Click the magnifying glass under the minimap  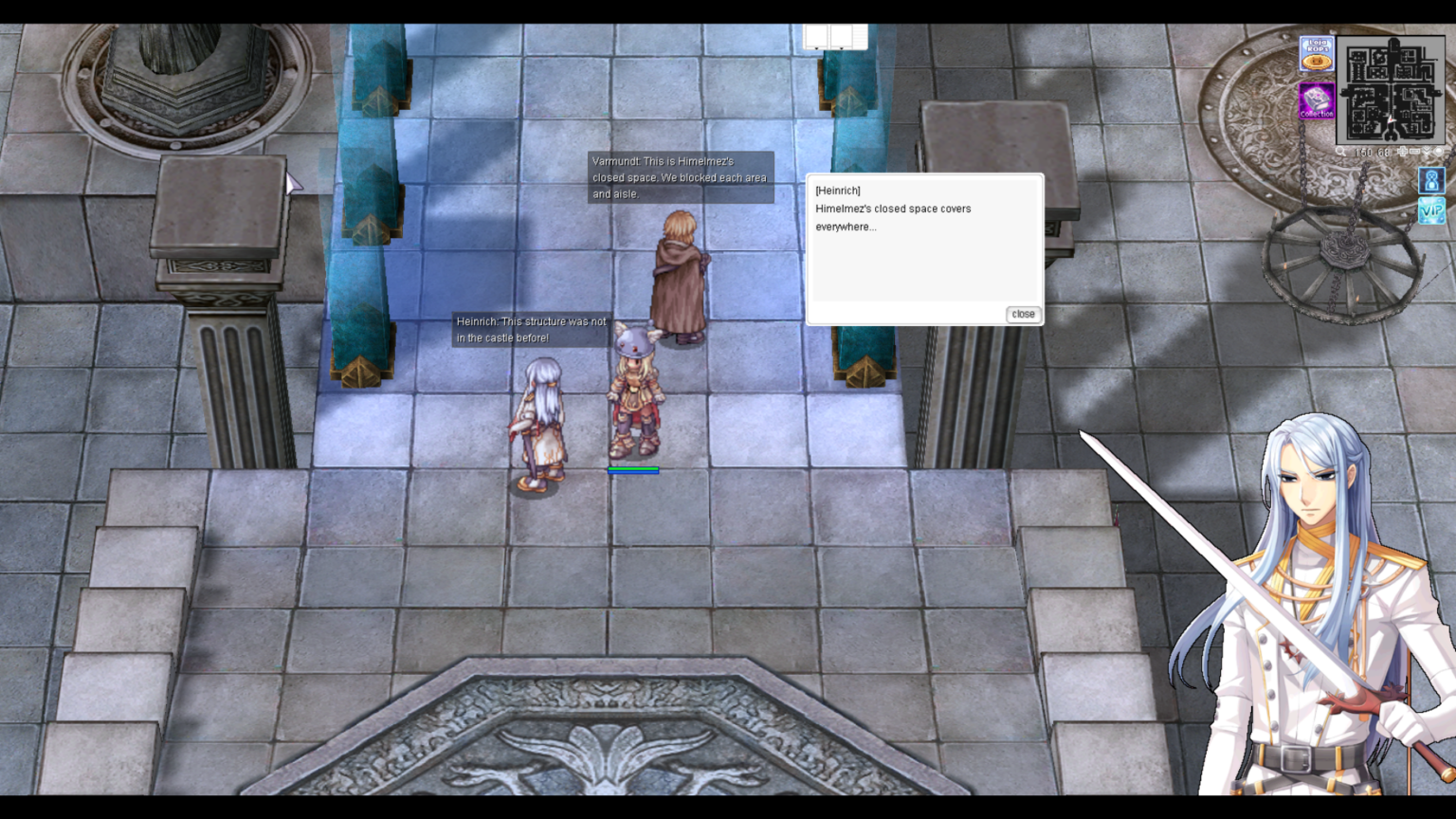click(x=1340, y=152)
